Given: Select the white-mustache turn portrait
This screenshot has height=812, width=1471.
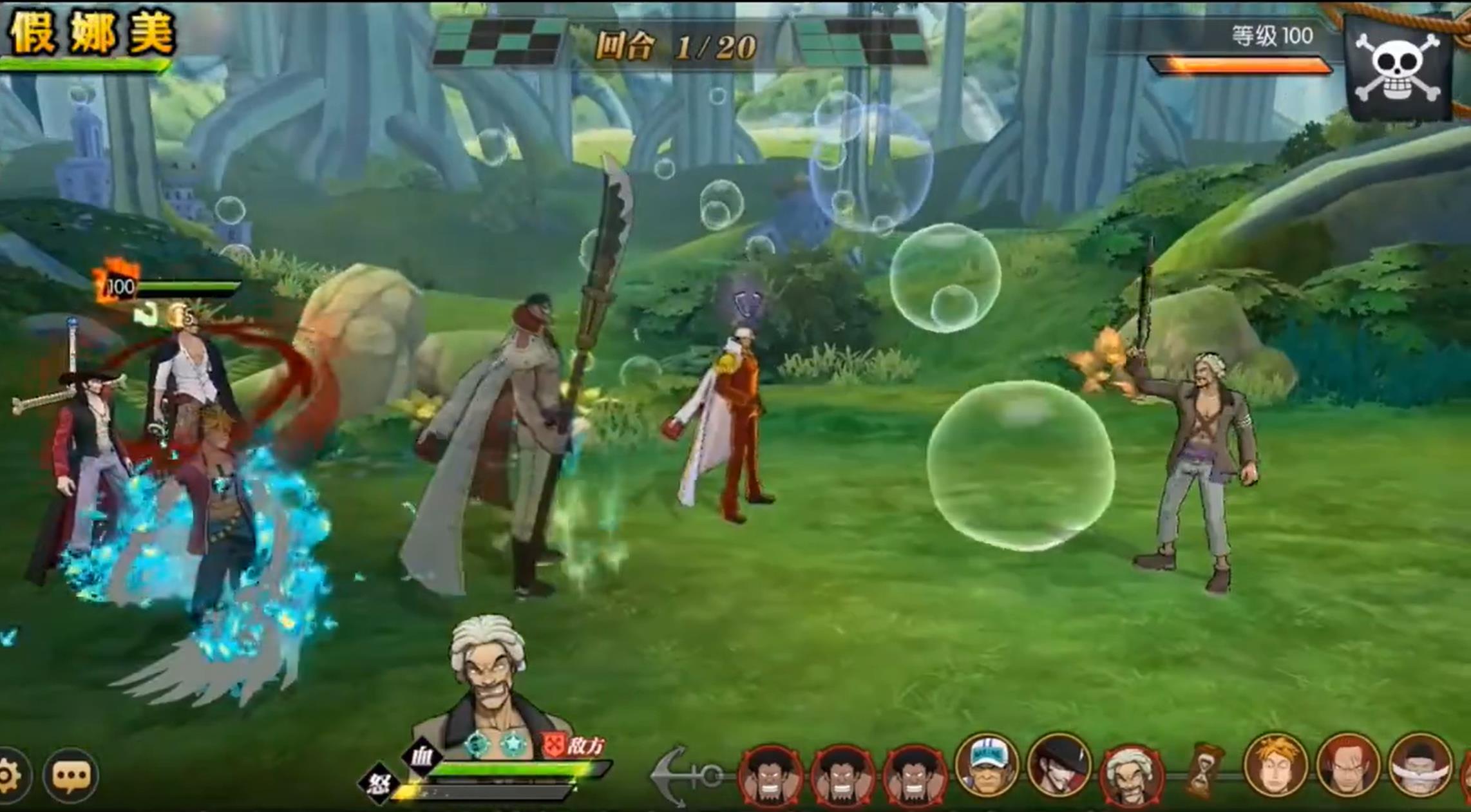Looking at the screenshot, I should tap(1419, 766).
